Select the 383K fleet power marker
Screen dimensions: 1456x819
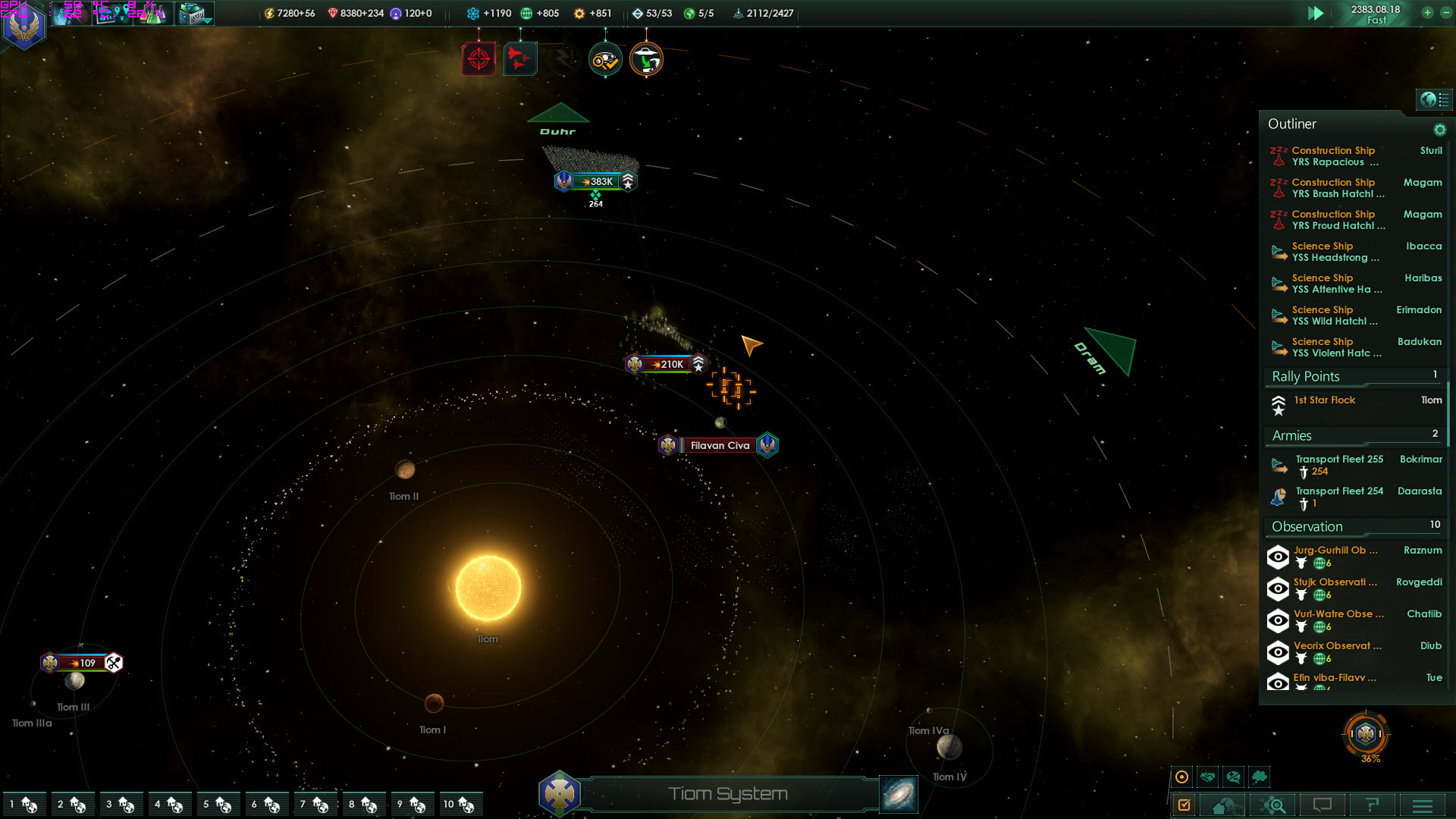[596, 181]
